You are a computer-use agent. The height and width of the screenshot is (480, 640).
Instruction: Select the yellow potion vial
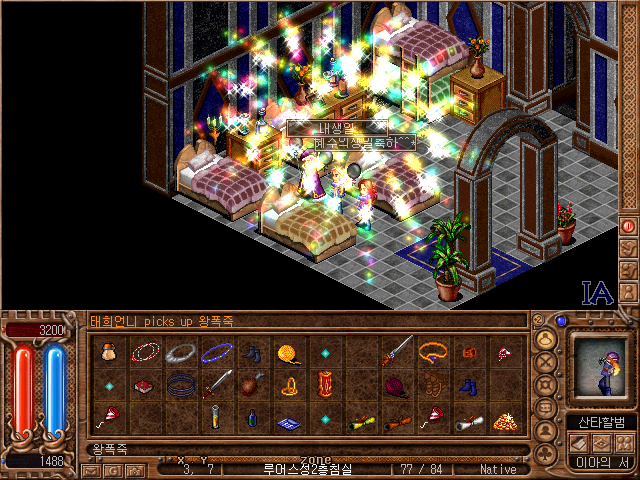(x=217, y=417)
